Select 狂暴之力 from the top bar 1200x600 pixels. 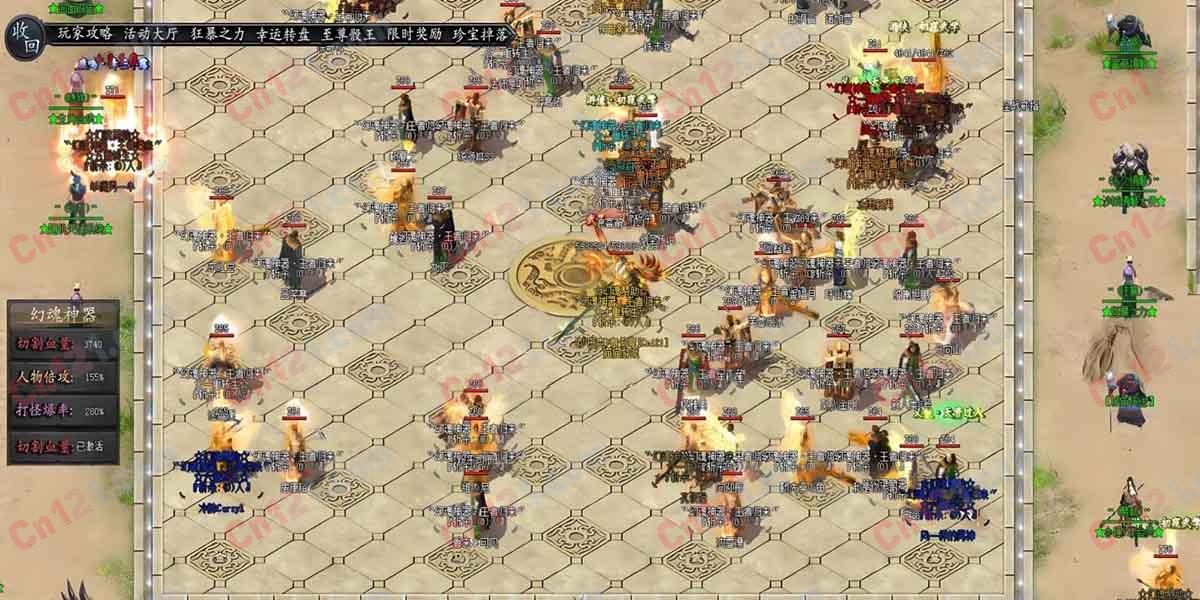[216, 33]
